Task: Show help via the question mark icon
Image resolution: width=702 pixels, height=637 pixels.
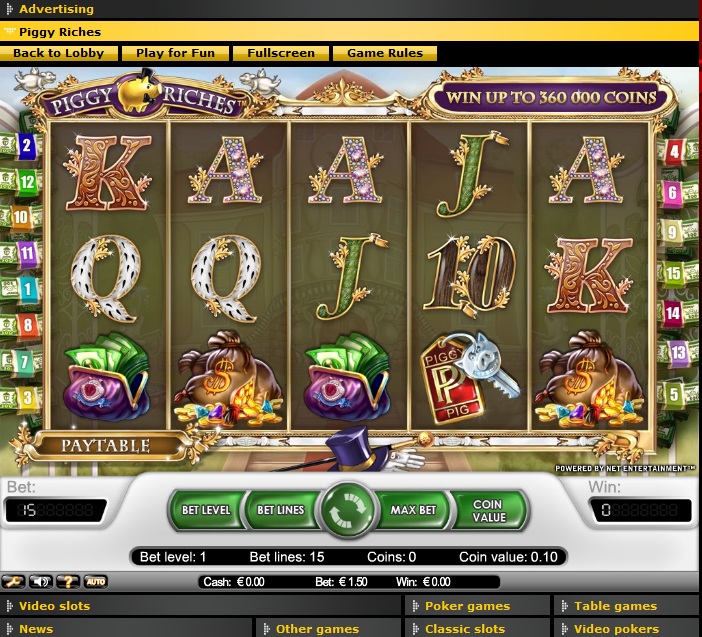Action: click(x=69, y=581)
